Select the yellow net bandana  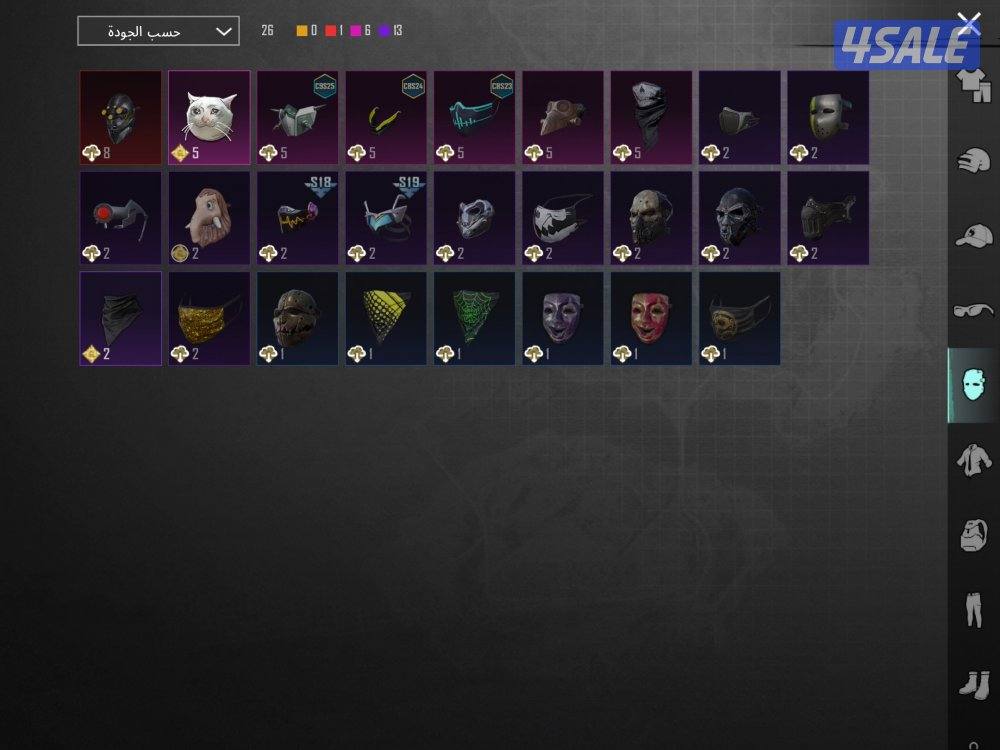coord(386,318)
